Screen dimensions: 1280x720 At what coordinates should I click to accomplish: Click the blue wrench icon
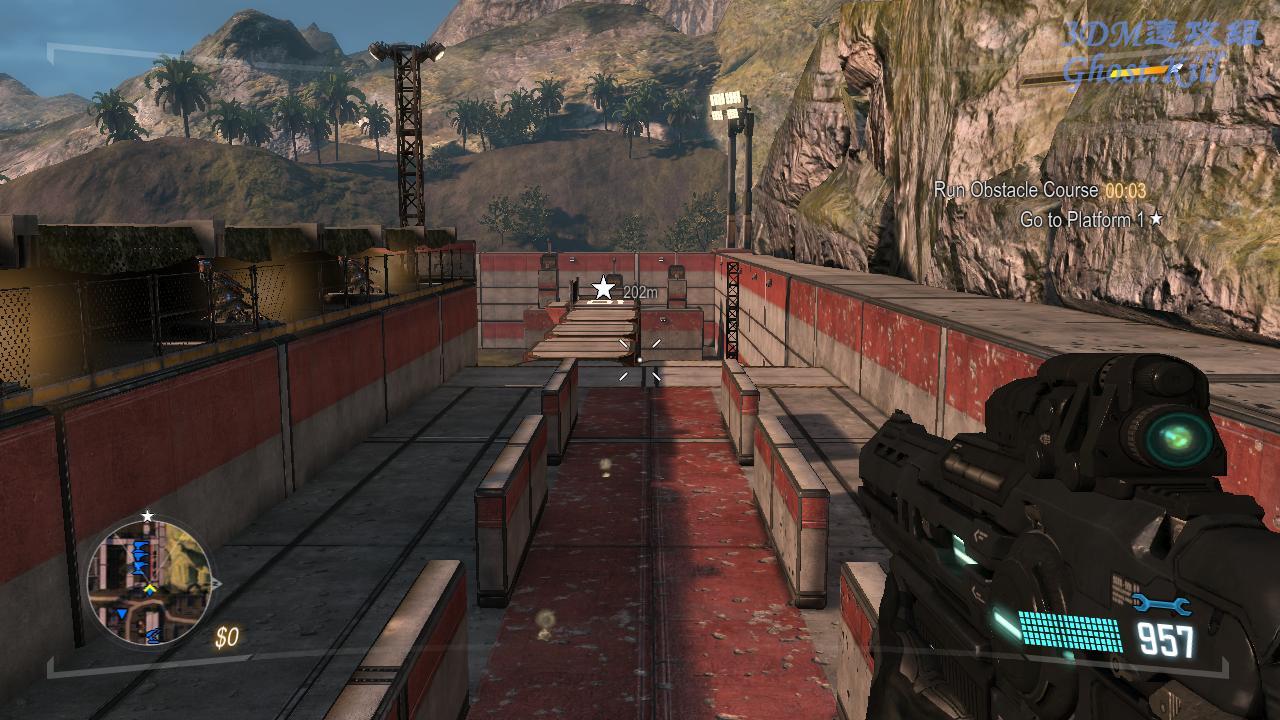point(1162,604)
